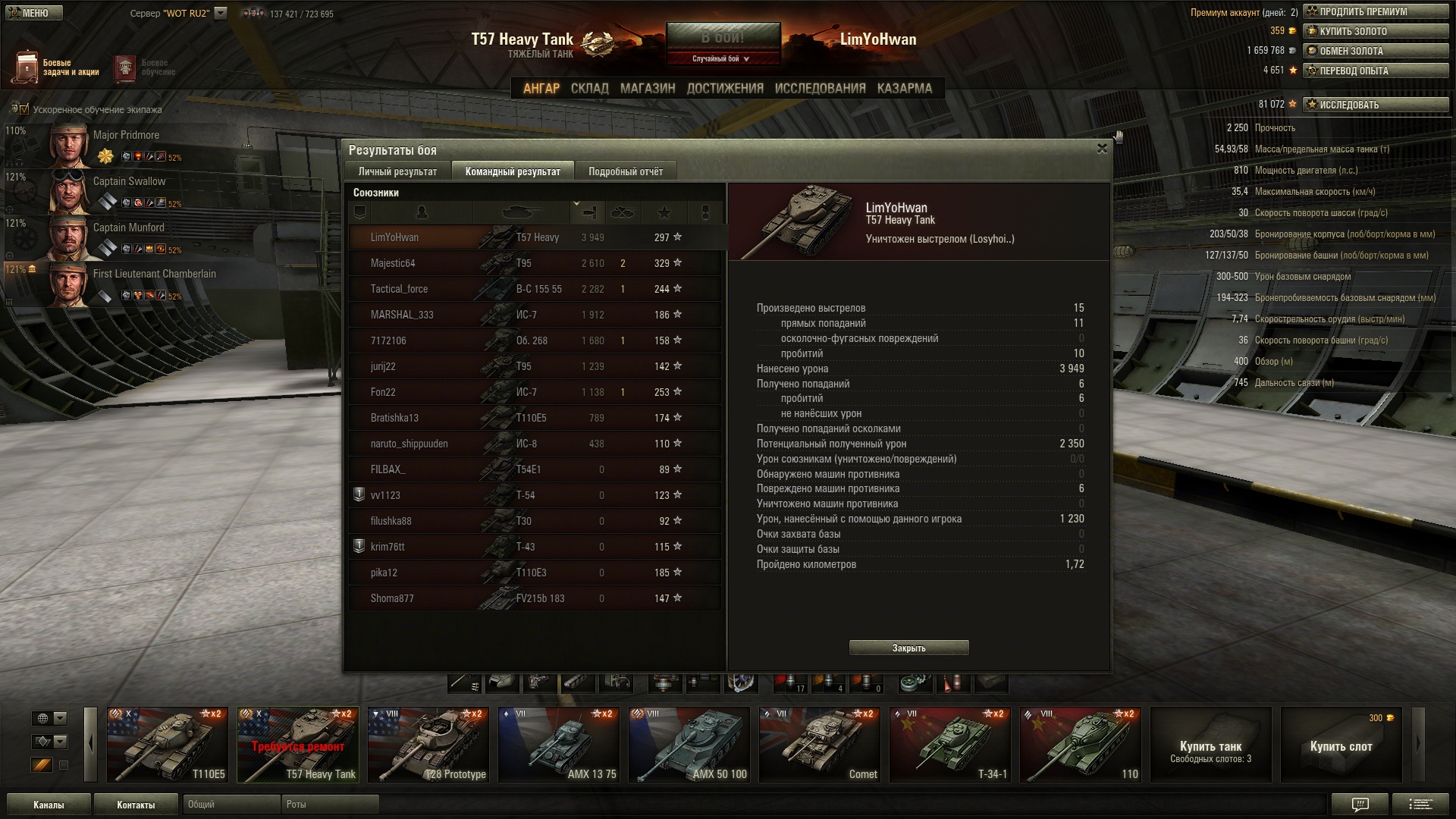Image resolution: width=1456 pixels, height=819 pixels.
Task: Close the battle results window
Action: pos(1102,149)
